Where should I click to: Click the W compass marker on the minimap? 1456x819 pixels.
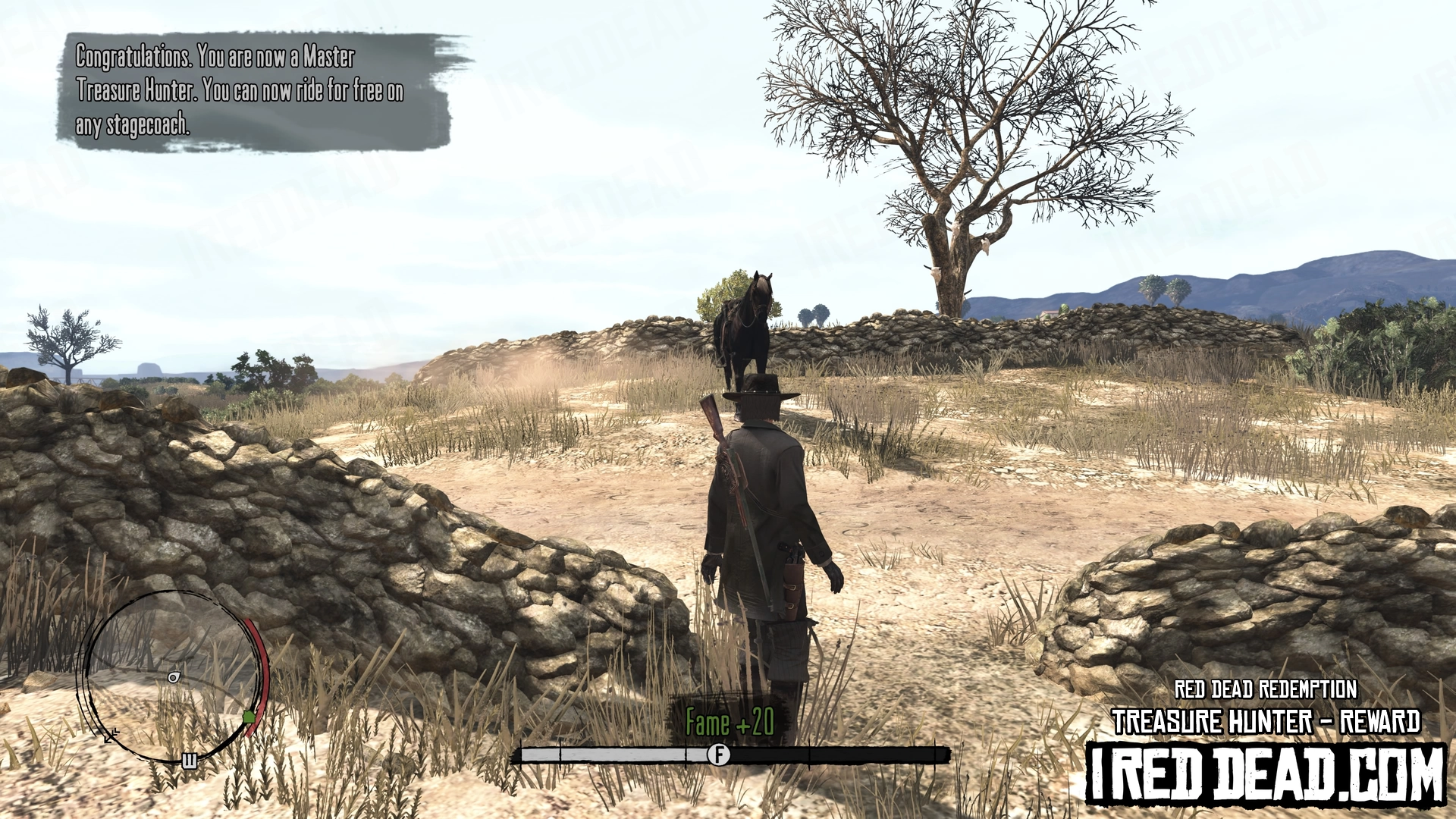click(190, 761)
